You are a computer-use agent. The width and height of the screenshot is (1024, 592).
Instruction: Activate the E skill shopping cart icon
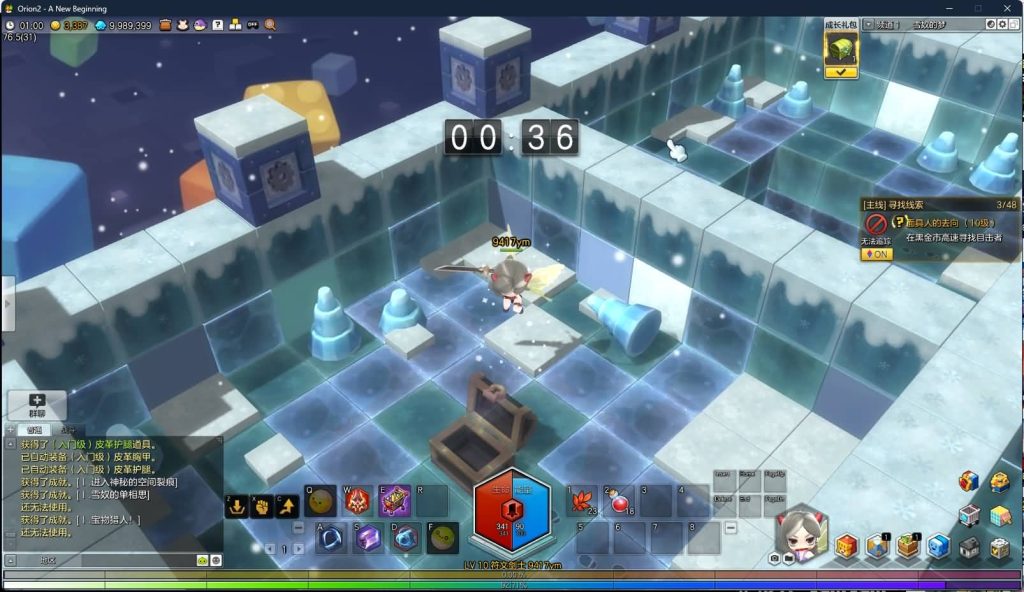tap(395, 500)
